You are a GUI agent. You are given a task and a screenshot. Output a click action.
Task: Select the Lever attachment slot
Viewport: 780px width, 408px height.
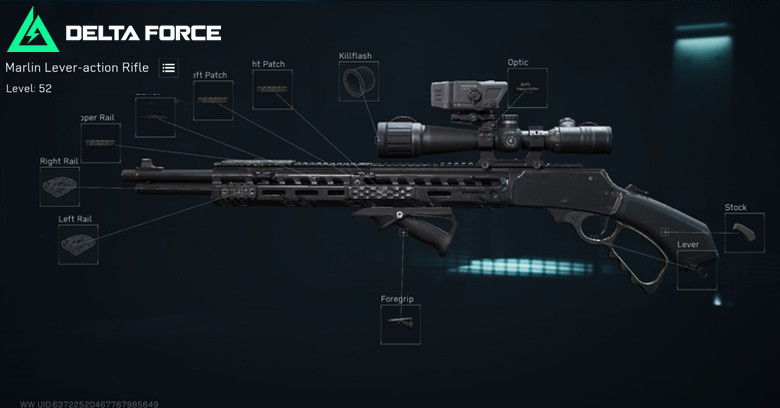696,269
